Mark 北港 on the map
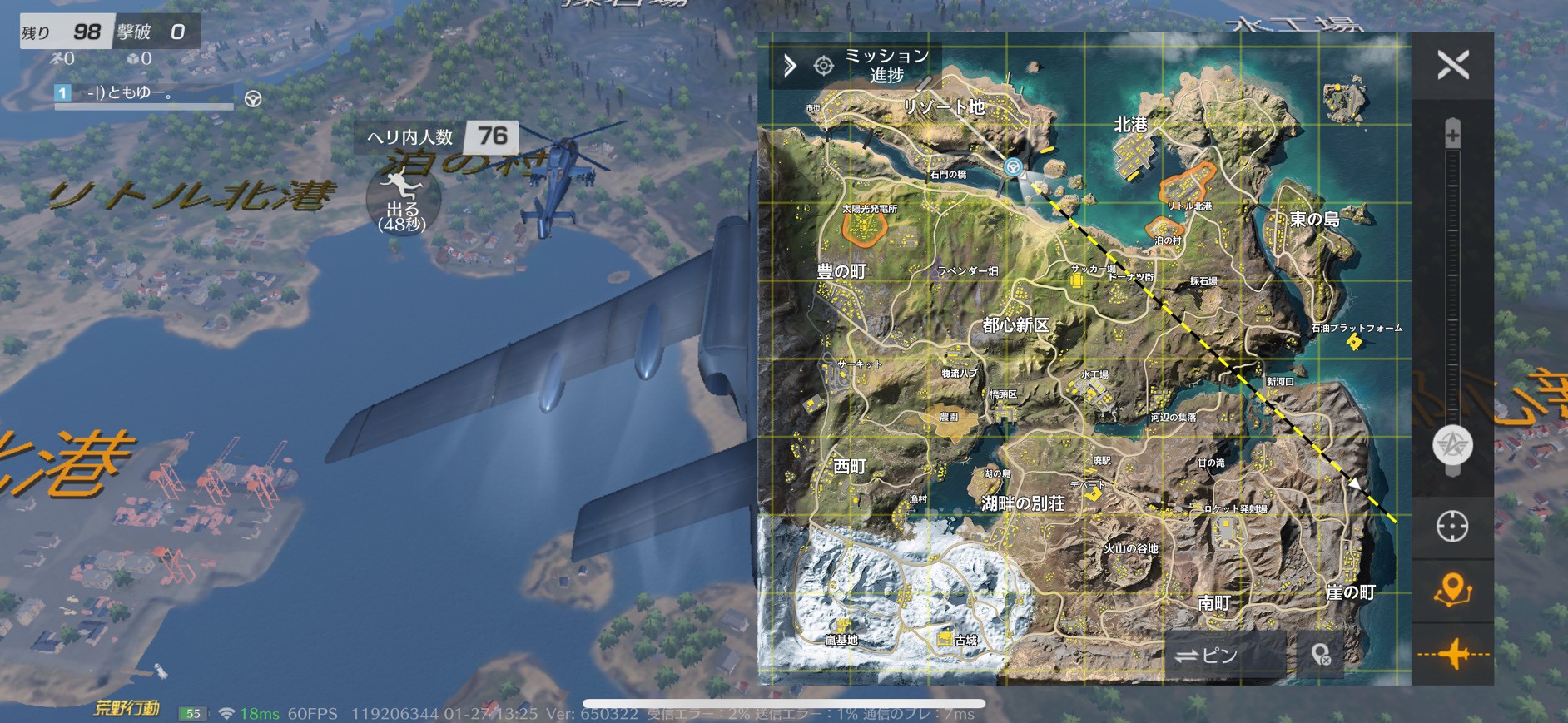The height and width of the screenshot is (723, 1568). pyautogui.click(x=1130, y=125)
